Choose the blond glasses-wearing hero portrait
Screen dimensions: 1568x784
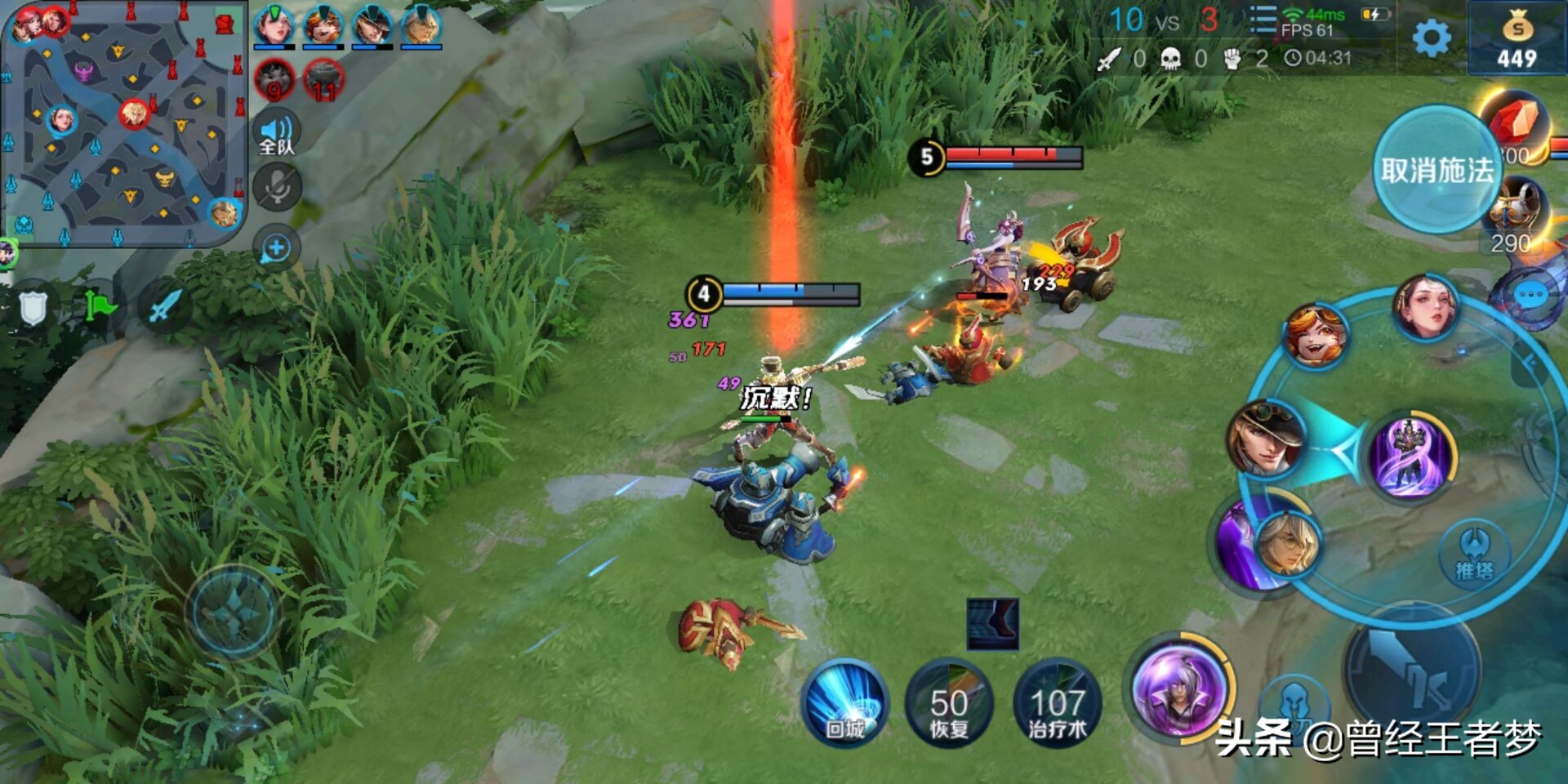click(x=1287, y=542)
